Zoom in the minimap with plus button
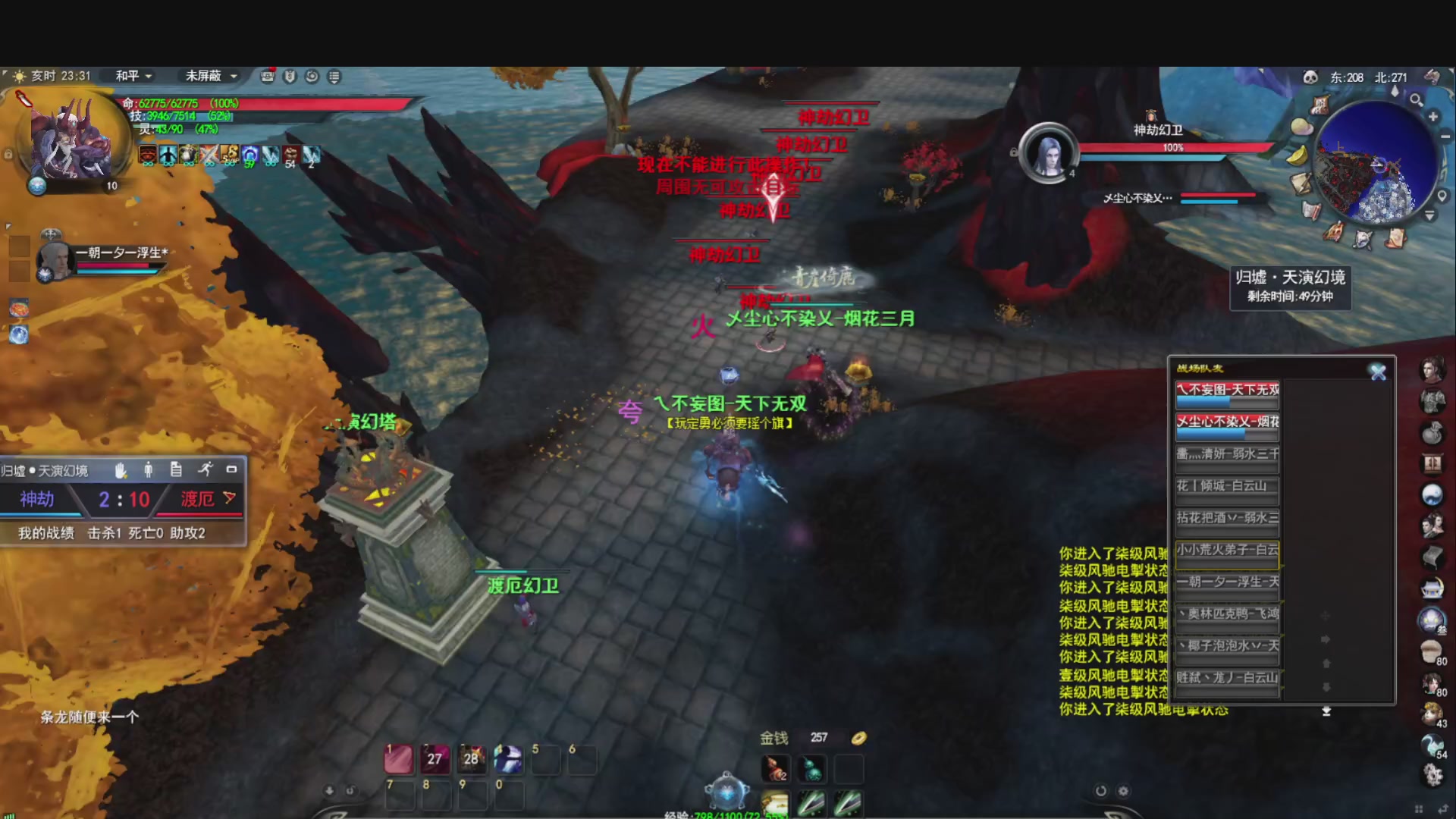 (x=1433, y=117)
